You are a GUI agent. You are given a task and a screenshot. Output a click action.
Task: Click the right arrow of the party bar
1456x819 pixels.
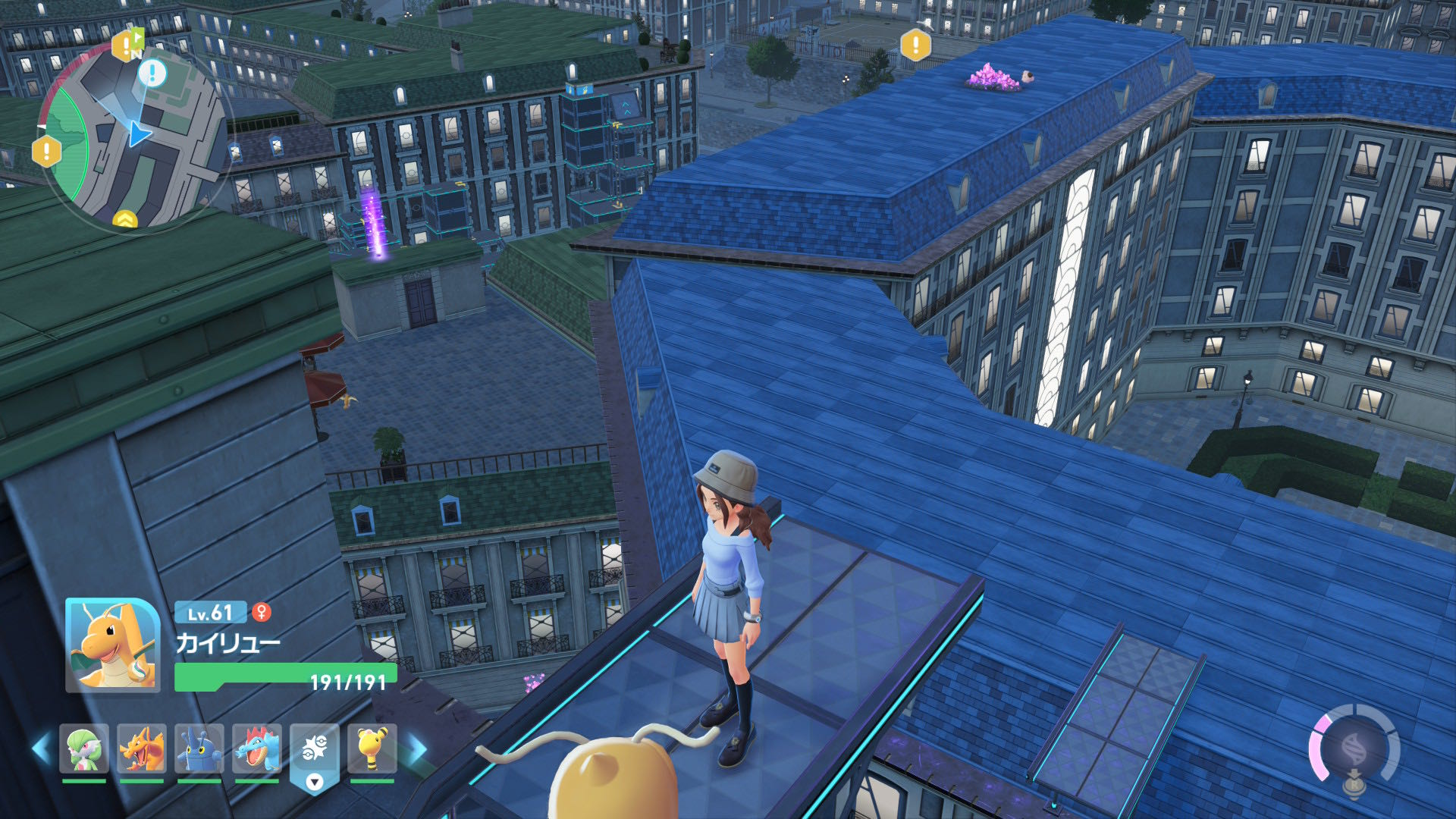416,748
